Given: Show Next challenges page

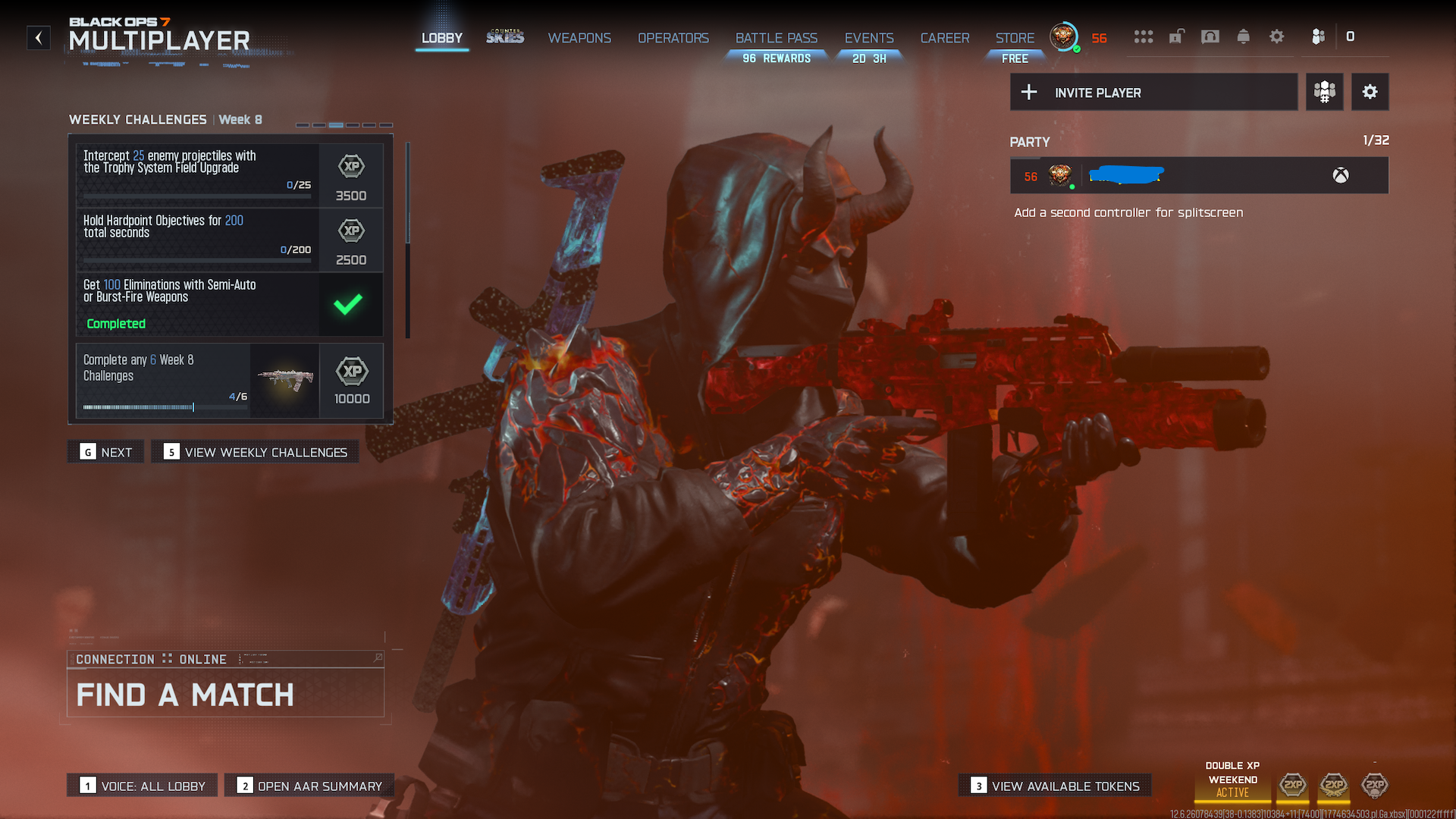Looking at the screenshot, I should (x=106, y=452).
